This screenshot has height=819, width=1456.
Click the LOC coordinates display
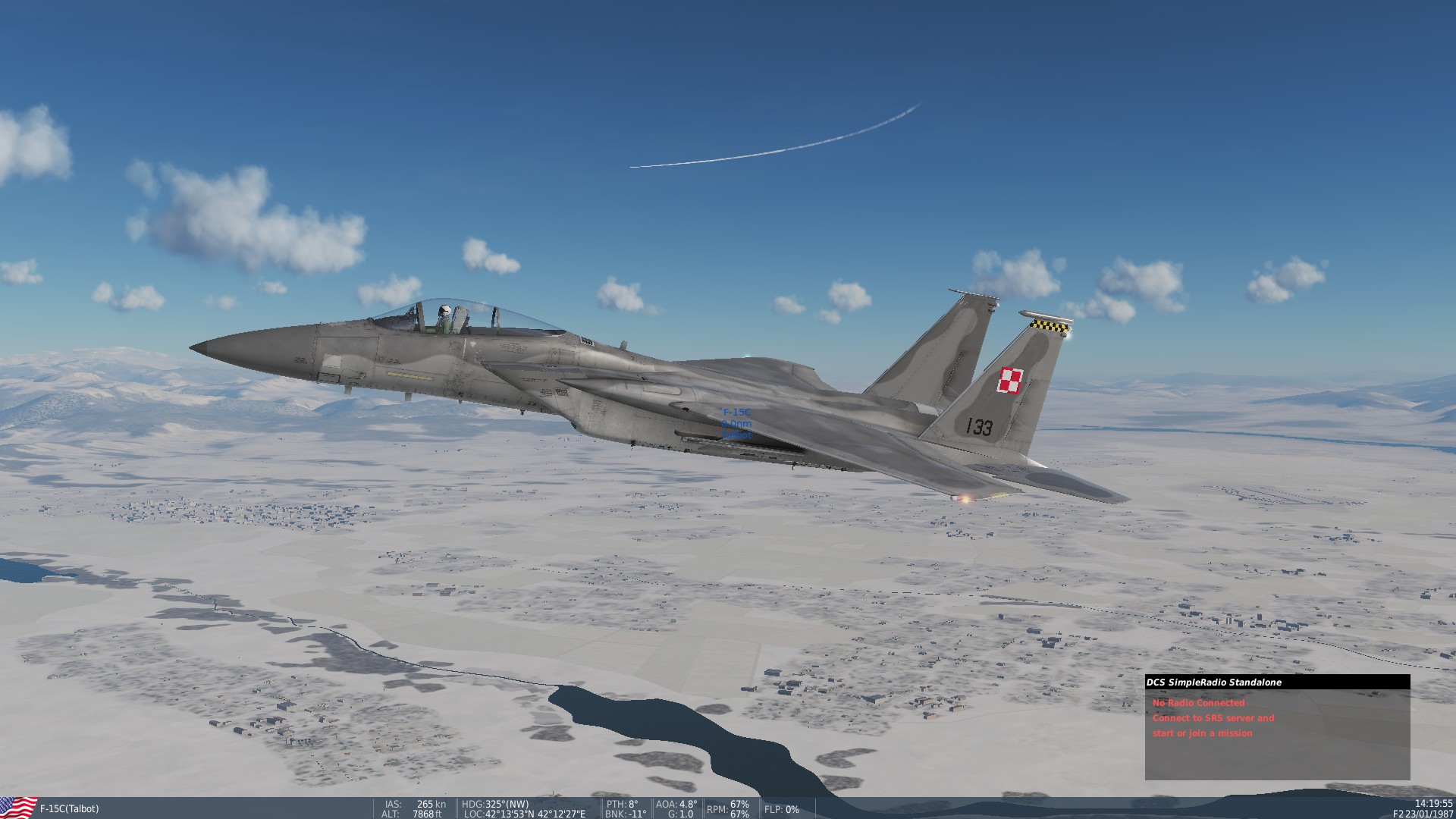(x=523, y=814)
